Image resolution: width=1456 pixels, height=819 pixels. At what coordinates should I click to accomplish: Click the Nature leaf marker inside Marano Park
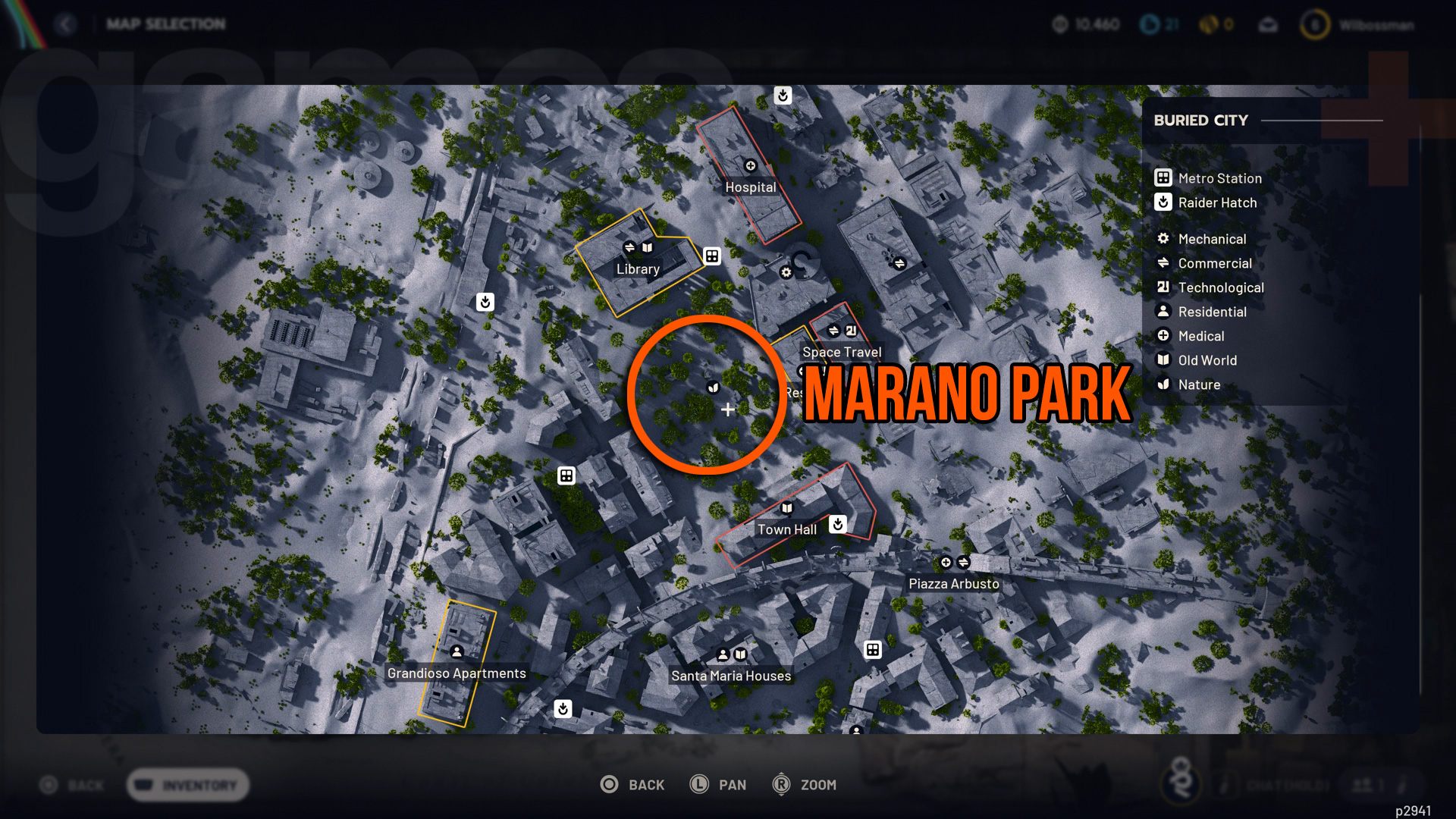711,388
